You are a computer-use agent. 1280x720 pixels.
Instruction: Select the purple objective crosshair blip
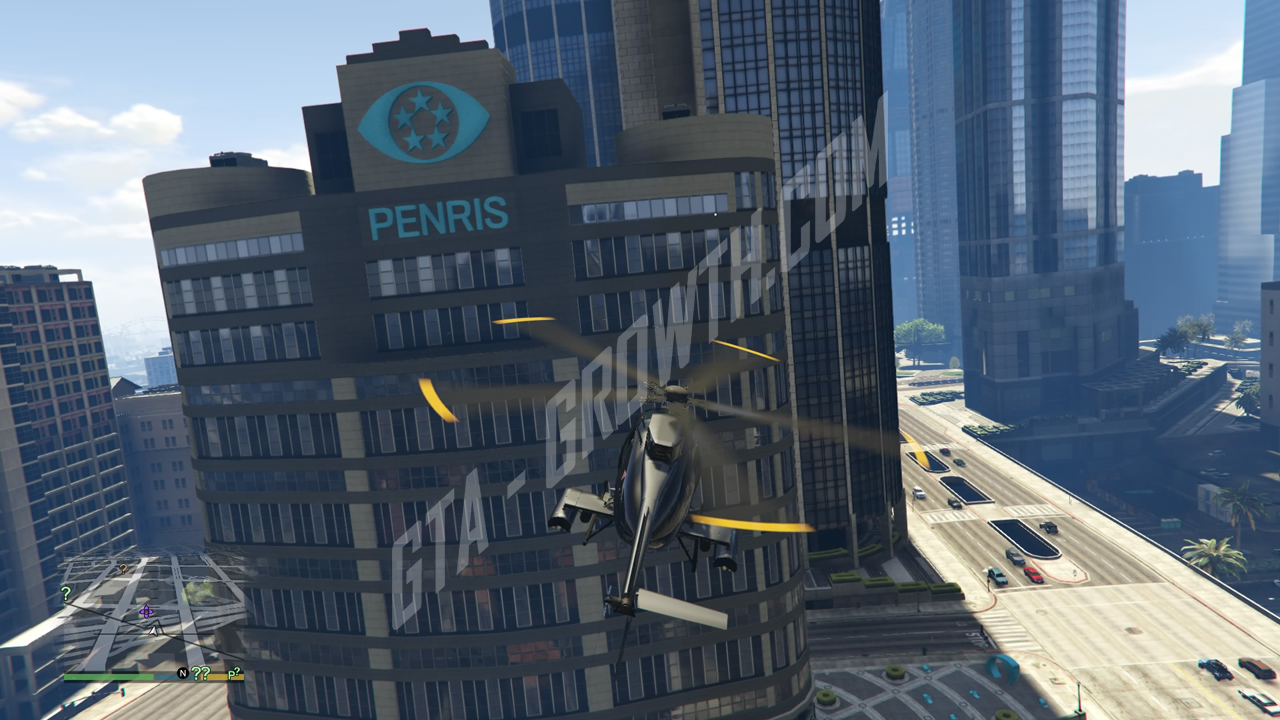coord(147,612)
